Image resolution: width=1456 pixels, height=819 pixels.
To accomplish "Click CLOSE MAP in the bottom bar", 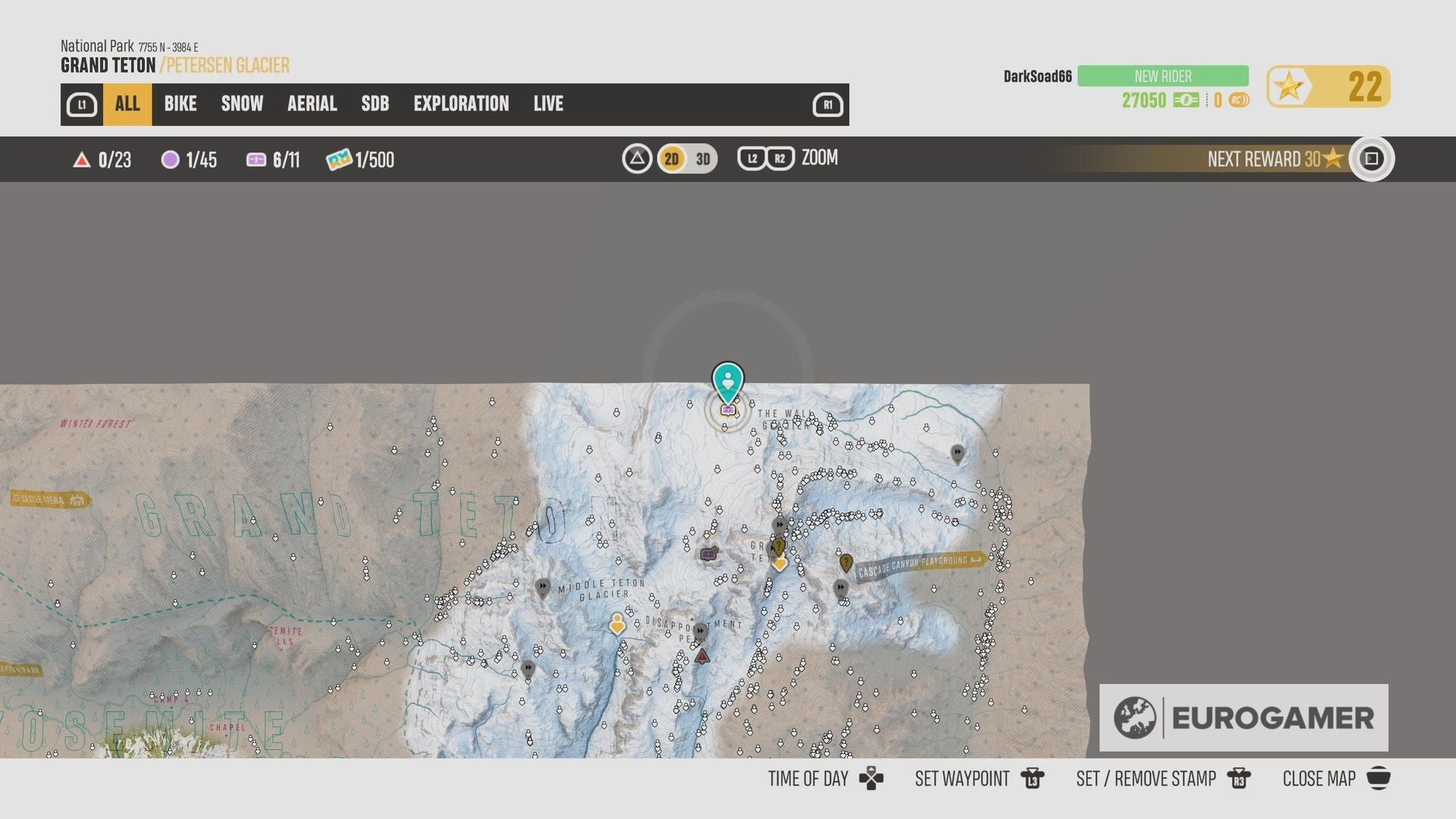I will (x=1319, y=778).
